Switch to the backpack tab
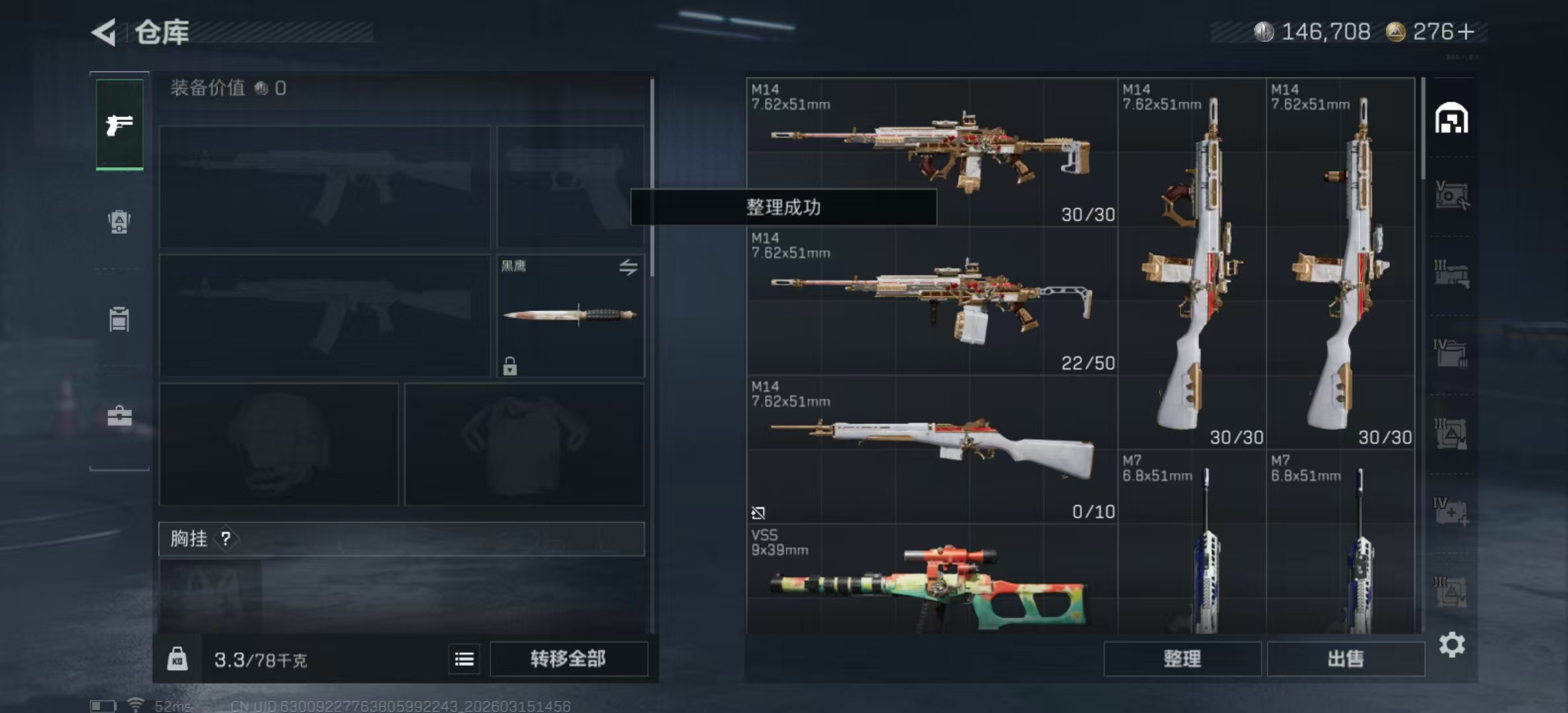This screenshot has height=713, width=1568. coord(119,222)
